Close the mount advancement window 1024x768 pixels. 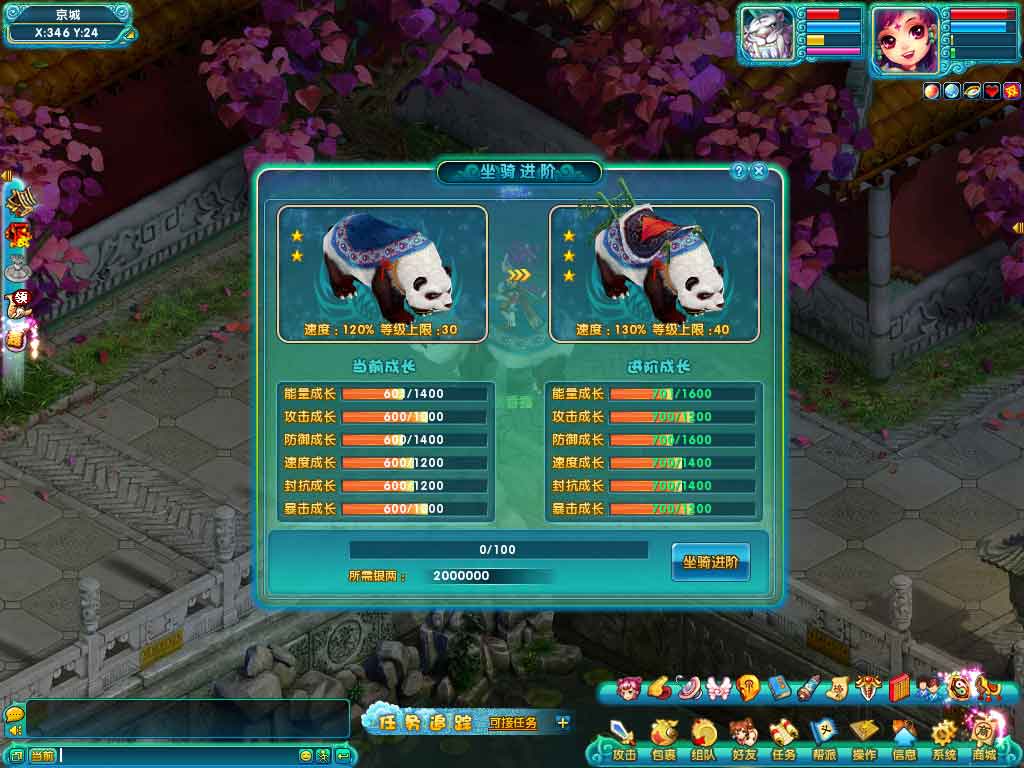tap(759, 171)
